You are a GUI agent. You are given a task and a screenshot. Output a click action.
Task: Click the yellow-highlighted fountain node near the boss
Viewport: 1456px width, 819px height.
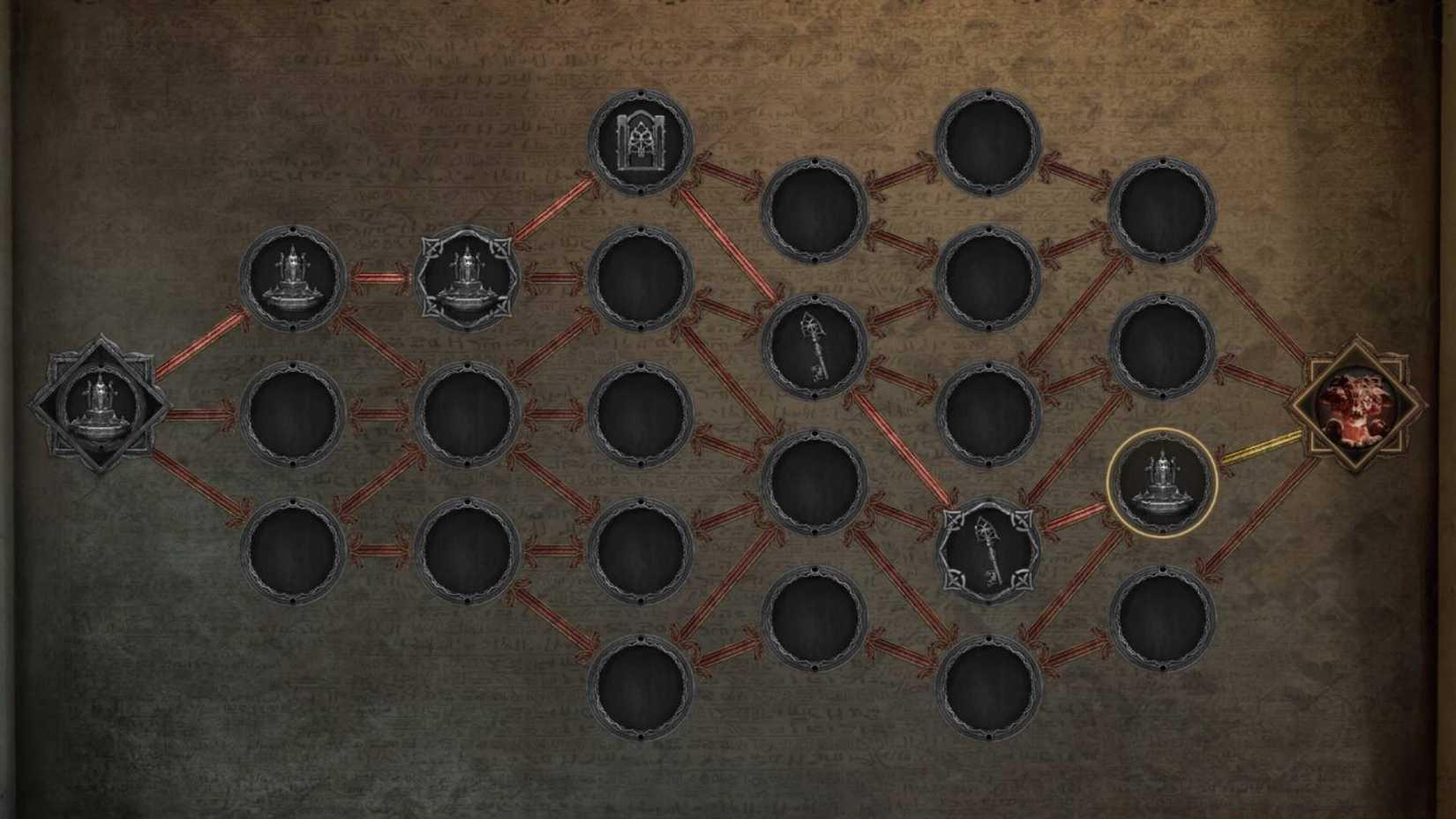pos(1165,481)
